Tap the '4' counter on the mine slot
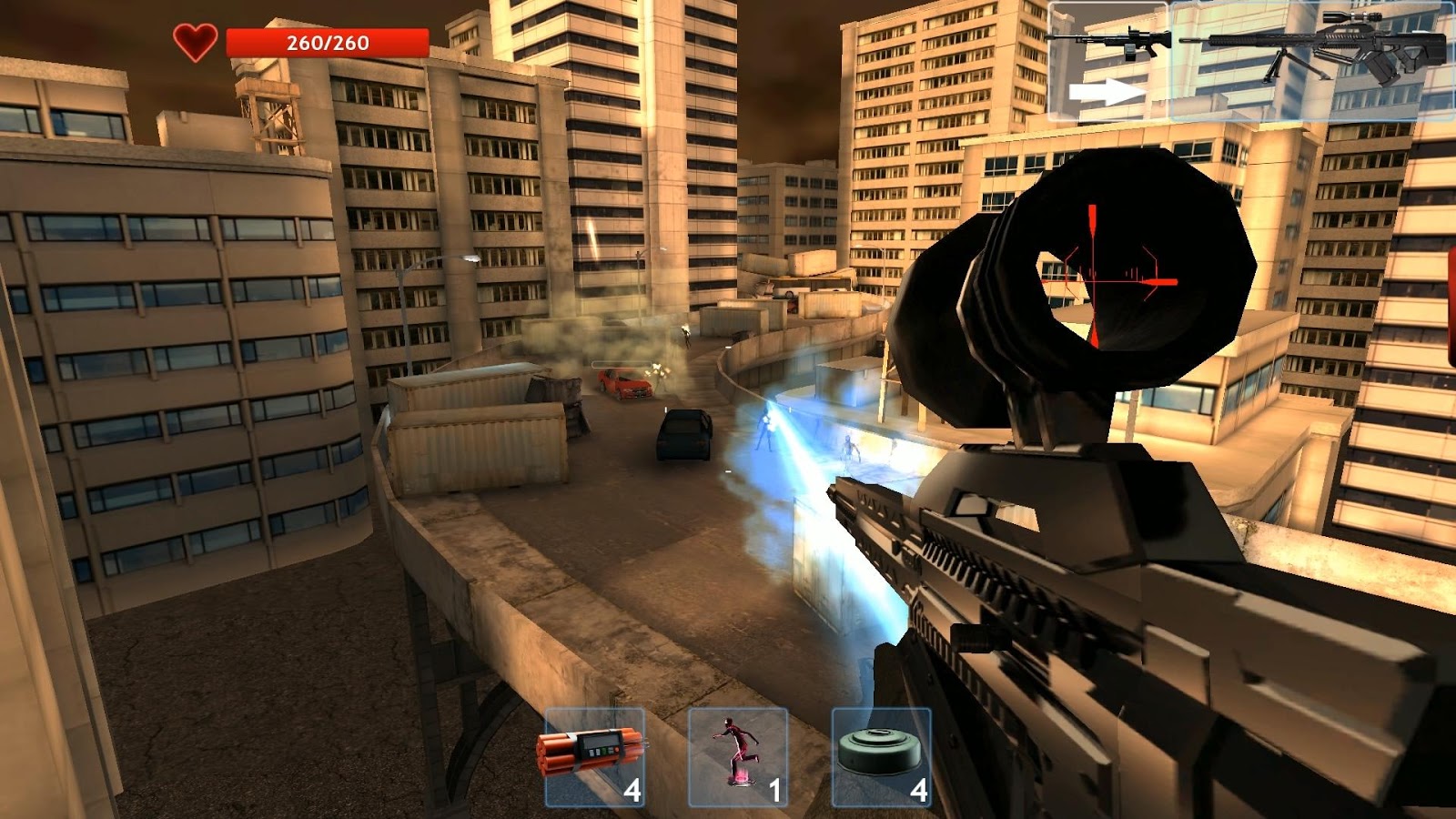This screenshot has height=819, width=1456. [917, 791]
